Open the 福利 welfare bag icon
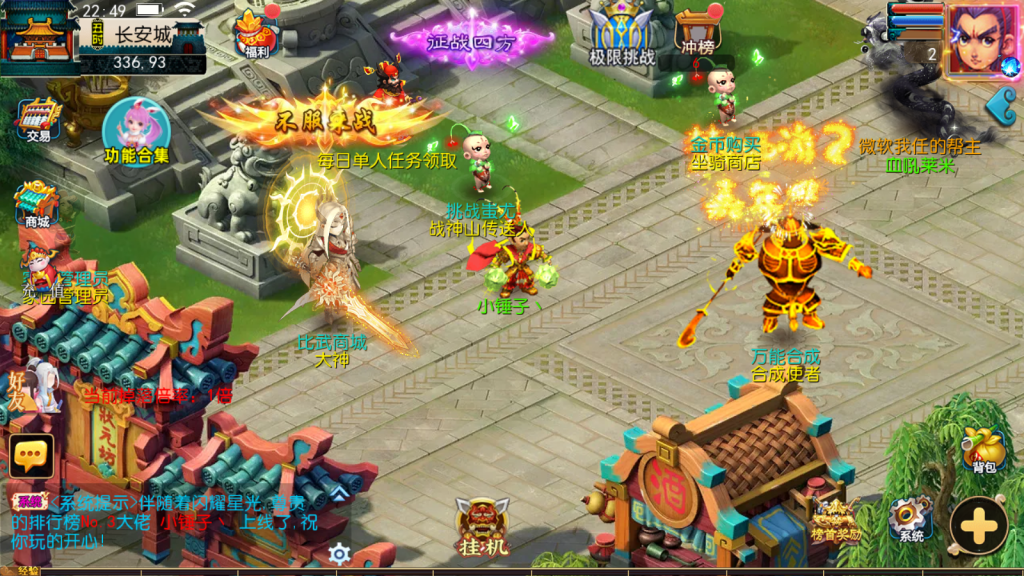Screen dimensions: 1024x576 point(255,34)
